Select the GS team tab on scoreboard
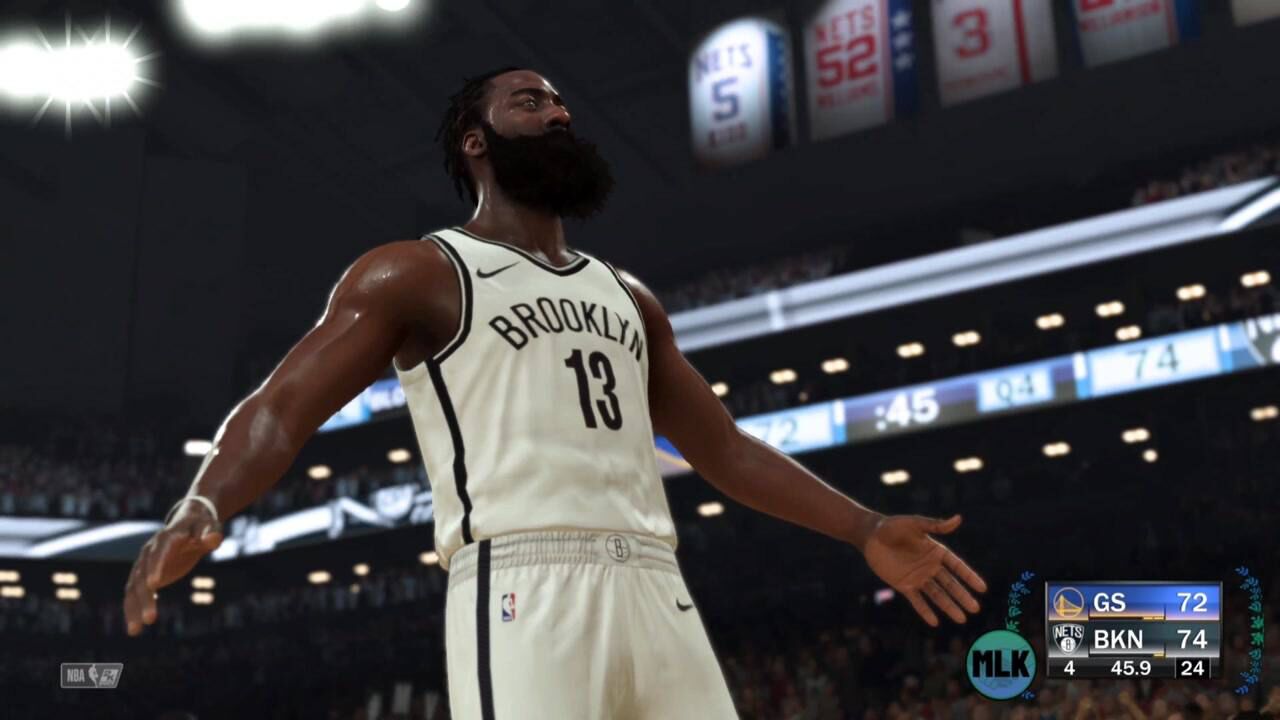This screenshot has width=1280, height=720. coord(1110,602)
